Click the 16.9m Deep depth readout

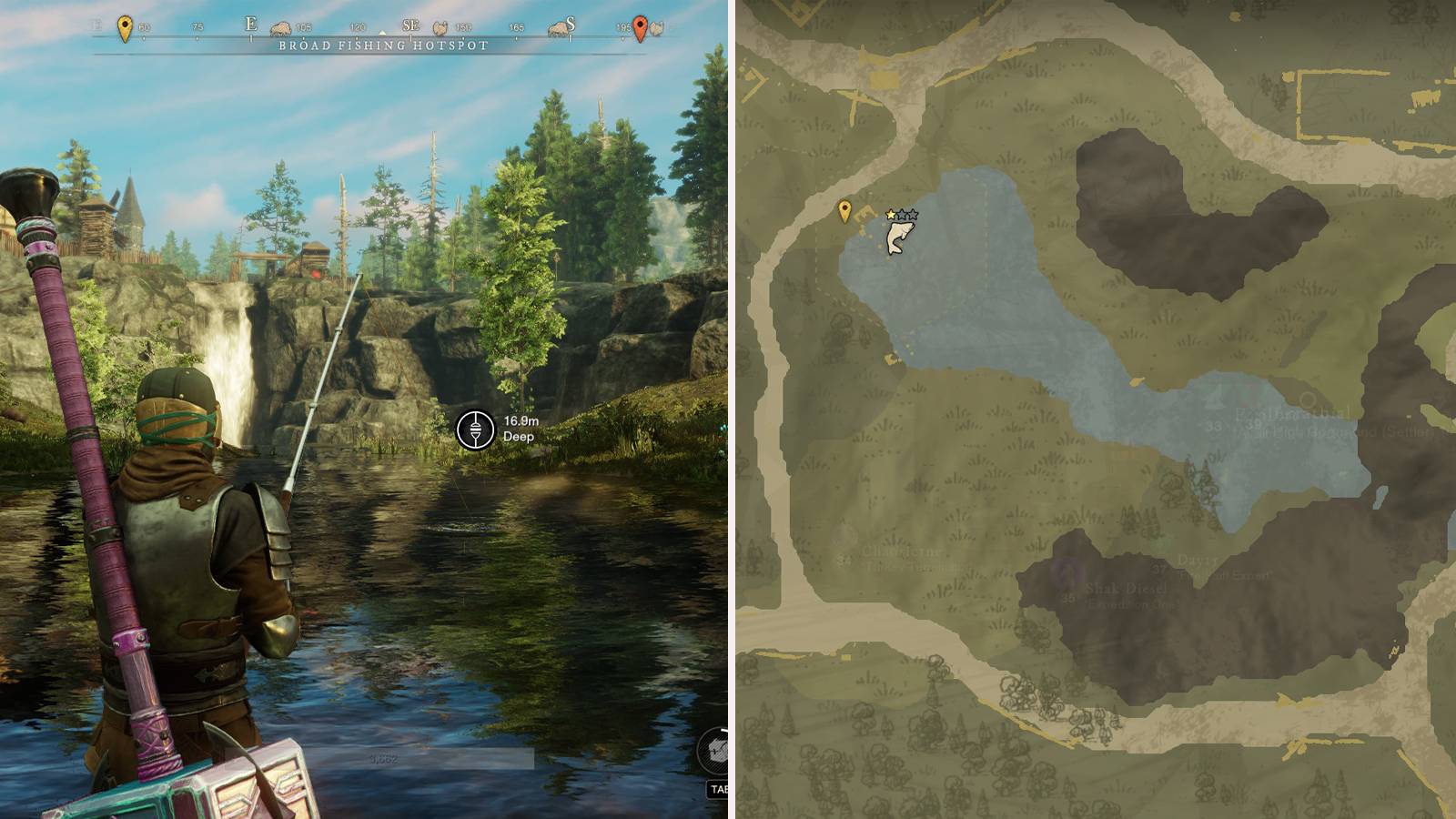pyautogui.click(x=519, y=429)
